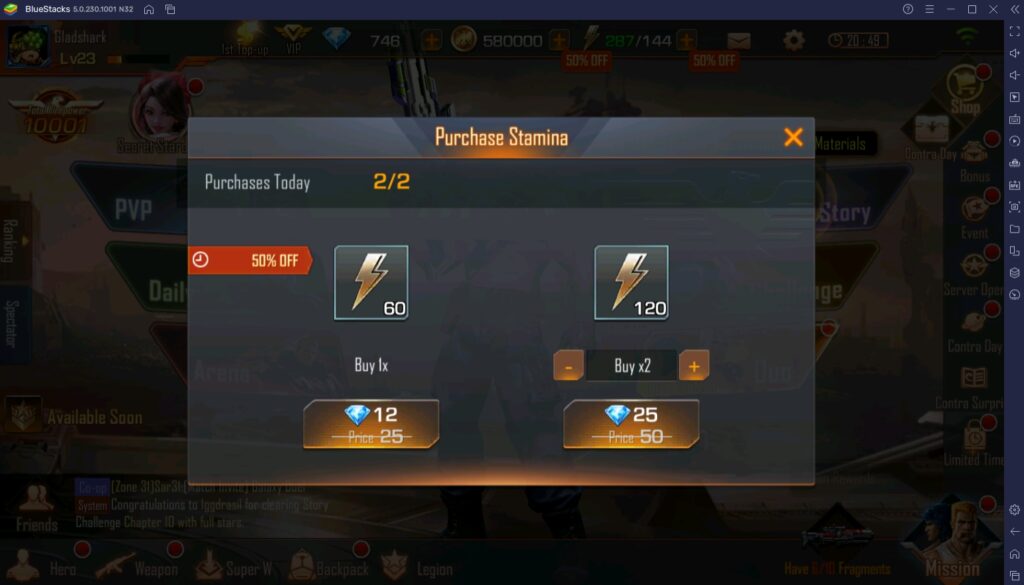Select the 60 stamina lightning item
The image size is (1024, 585).
pyautogui.click(x=371, y=282)
